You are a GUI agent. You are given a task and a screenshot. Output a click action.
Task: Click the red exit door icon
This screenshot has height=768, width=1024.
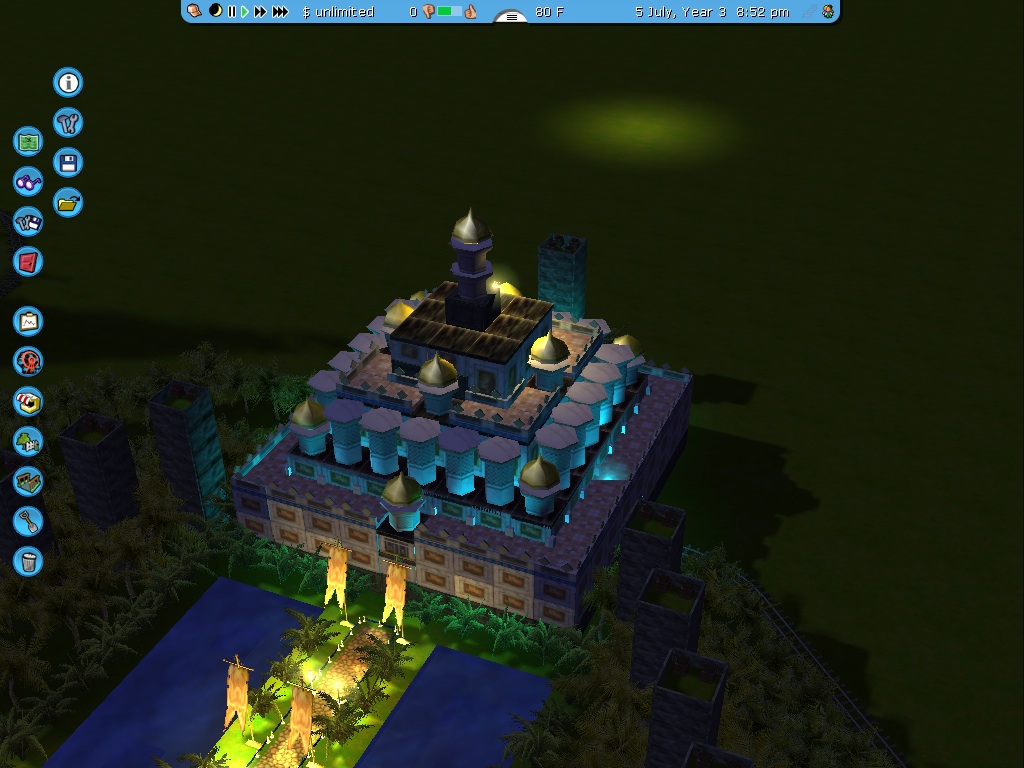(x=29, y=261)
